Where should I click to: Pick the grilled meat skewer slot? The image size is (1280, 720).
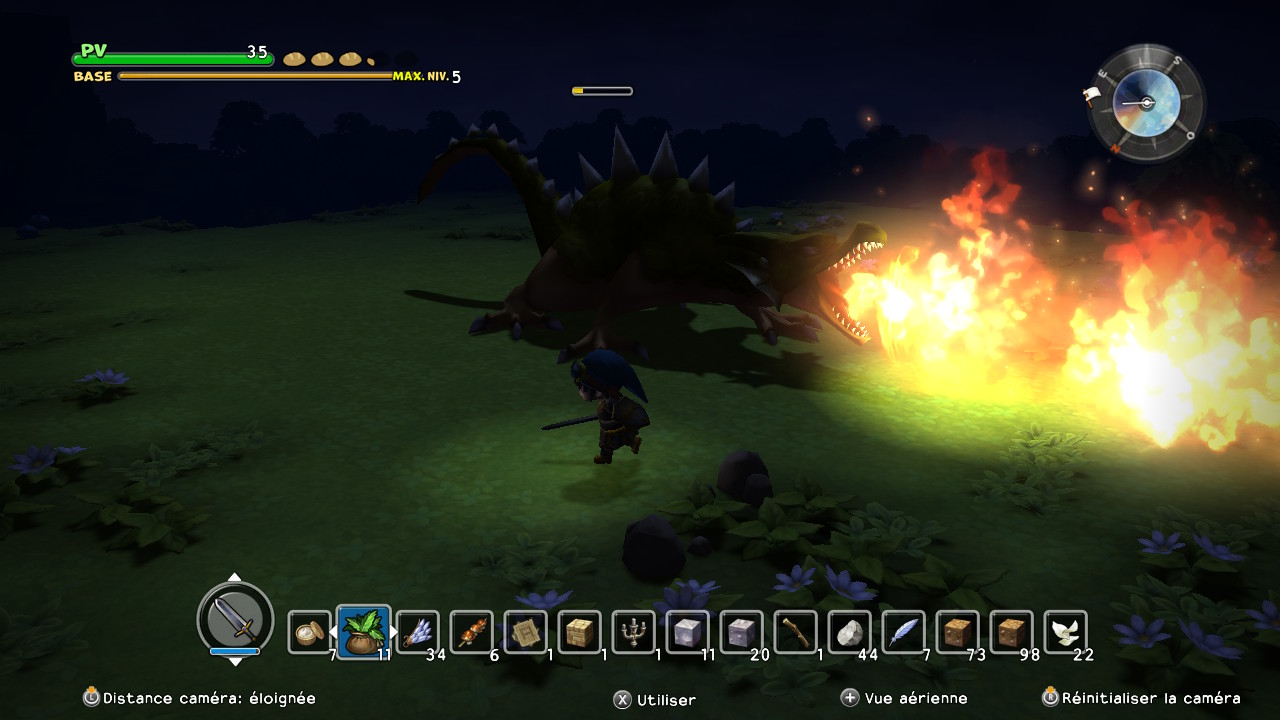point(472,632)
